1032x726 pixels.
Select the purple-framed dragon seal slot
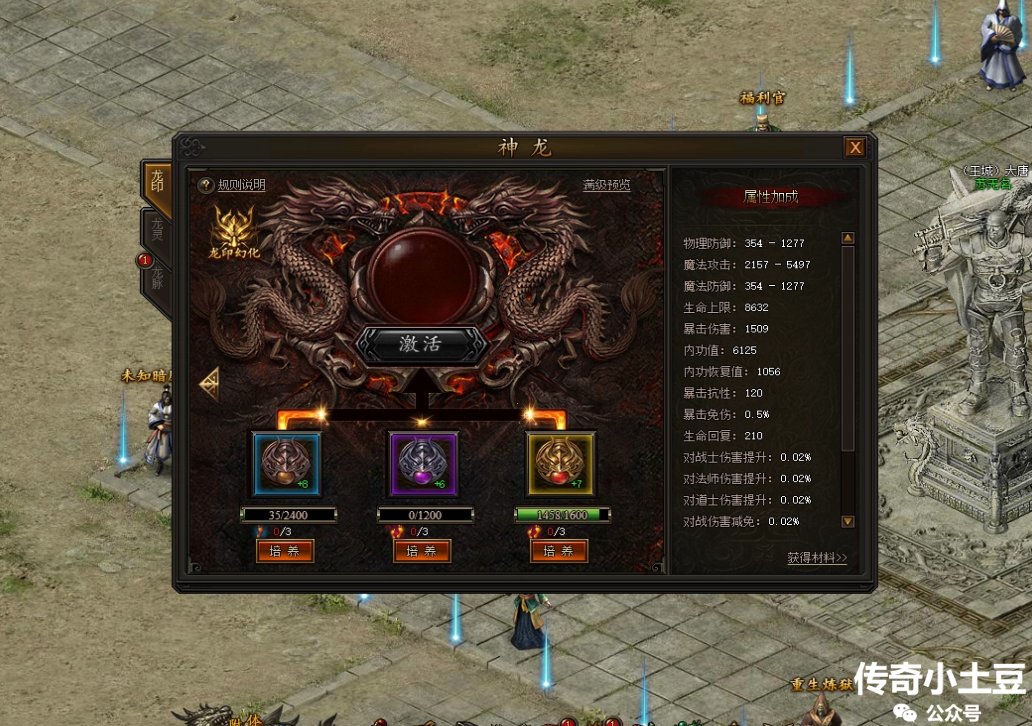[423, 465]
